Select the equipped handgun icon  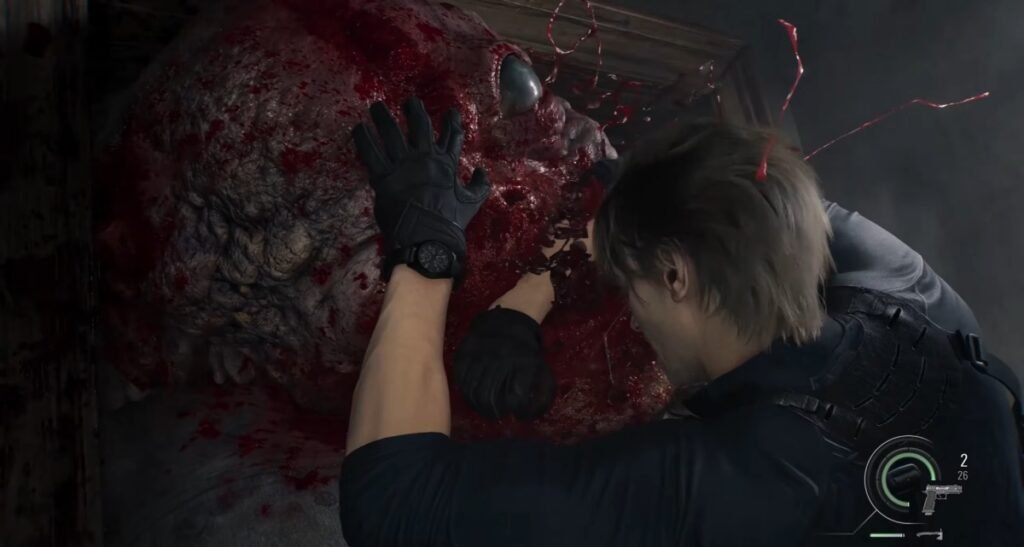click(x=941, y=495)
